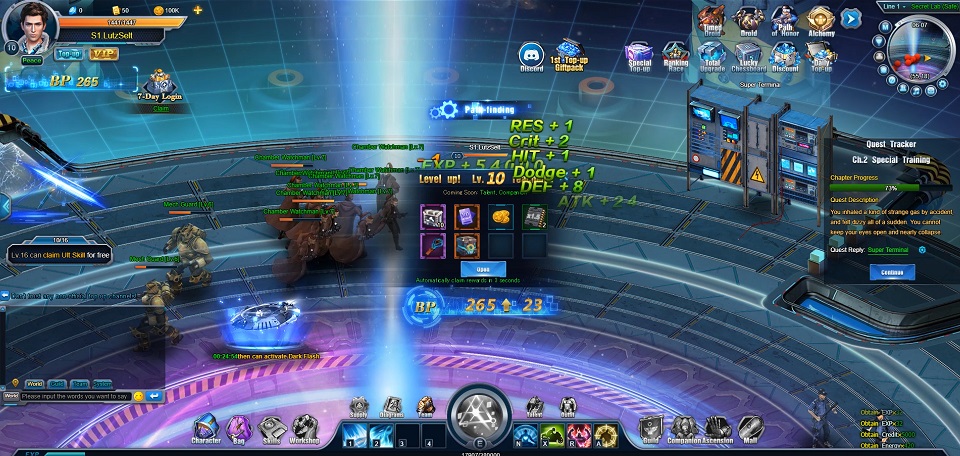Expand the top event icons with the arrow
This screenshot has width=960, height=456.
tap(851, 17)
